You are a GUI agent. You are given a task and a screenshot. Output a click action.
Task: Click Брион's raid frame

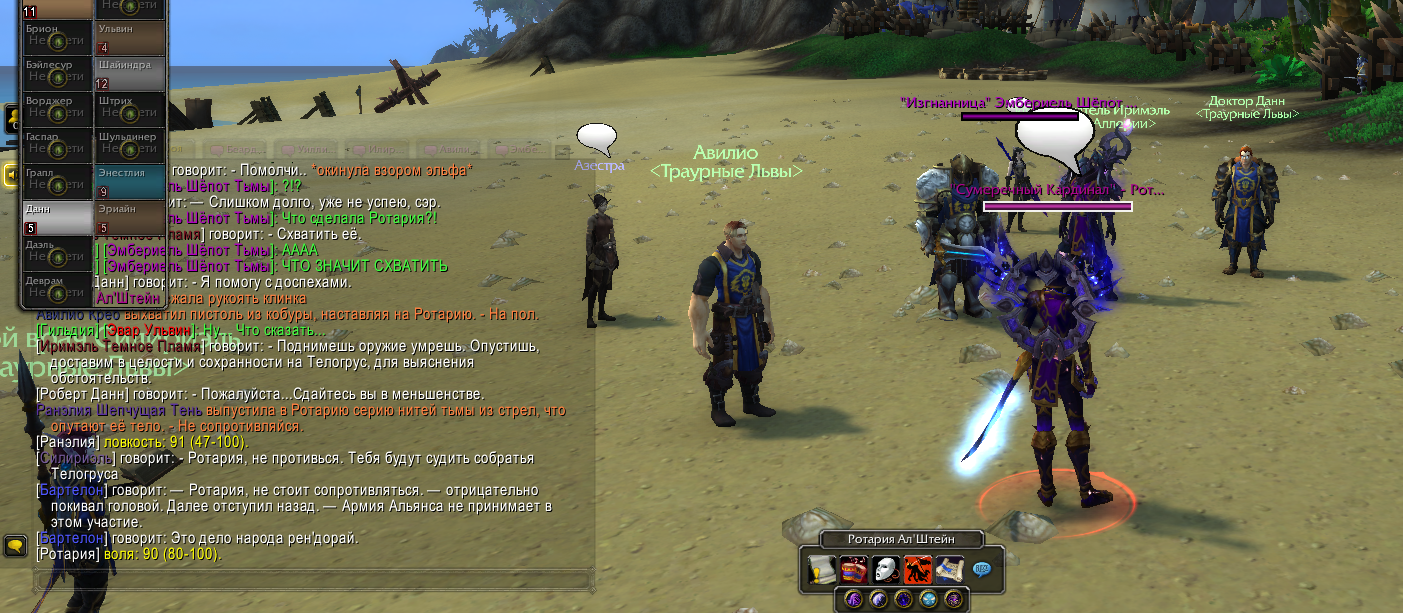(x=58, y=38)
